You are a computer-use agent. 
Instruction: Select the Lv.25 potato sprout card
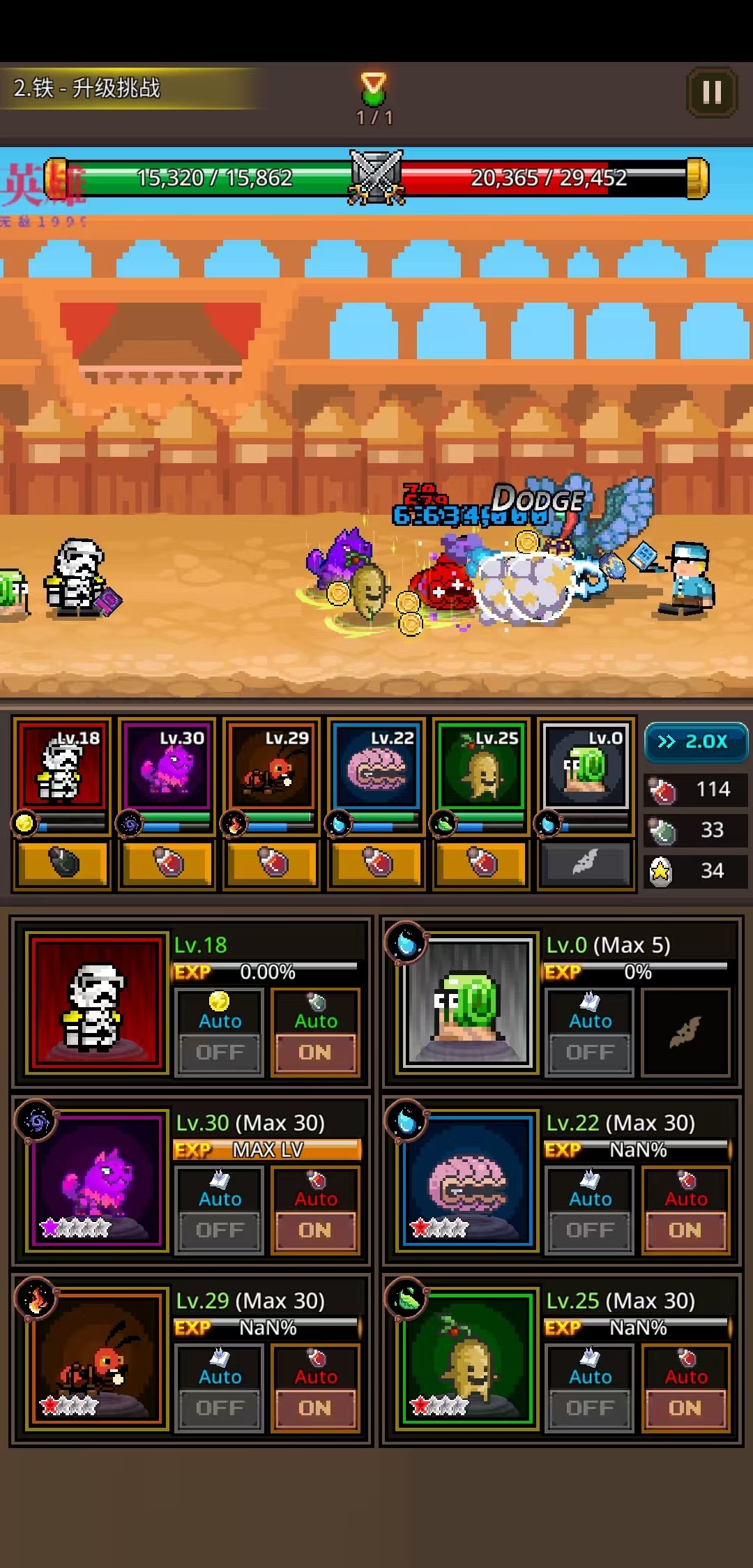[481, 766]
